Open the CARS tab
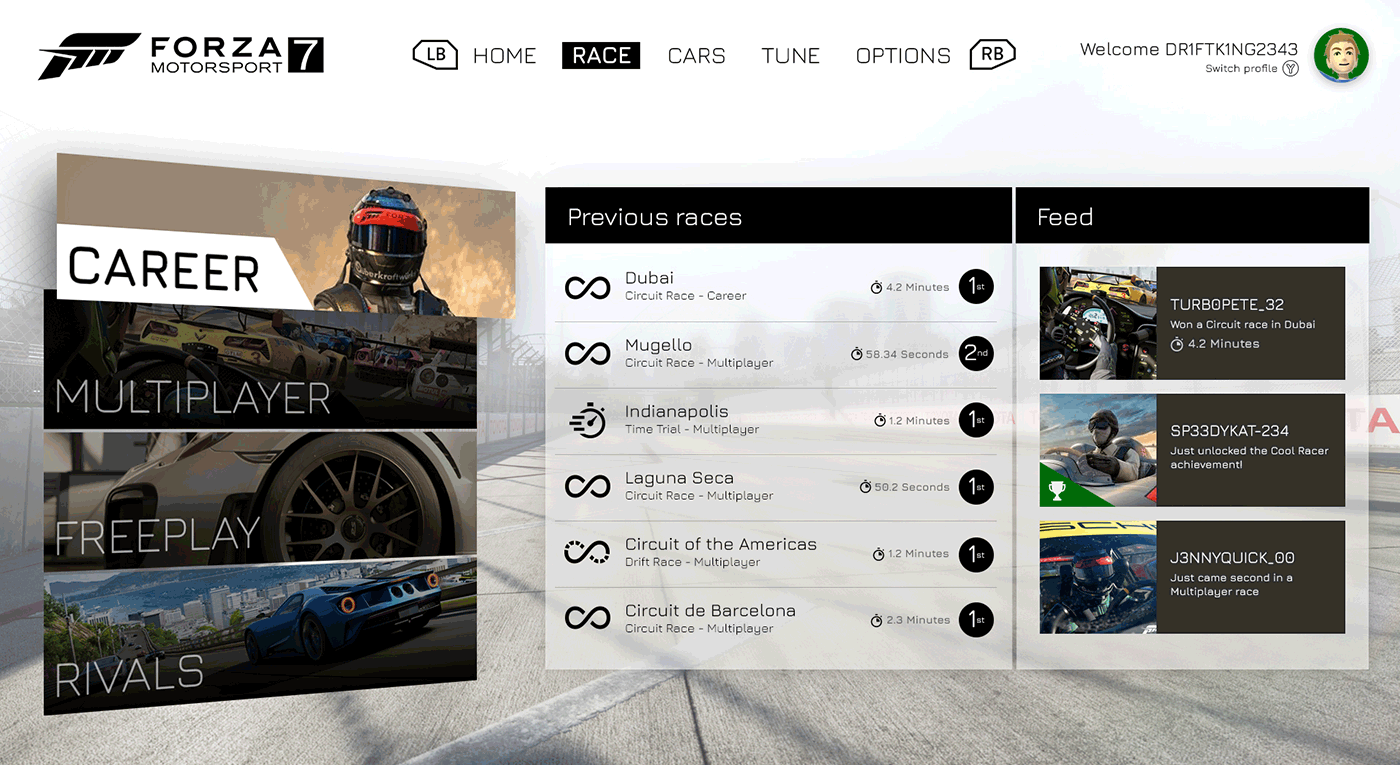Viewport: 1400px width, 765px height. [696, 56]
